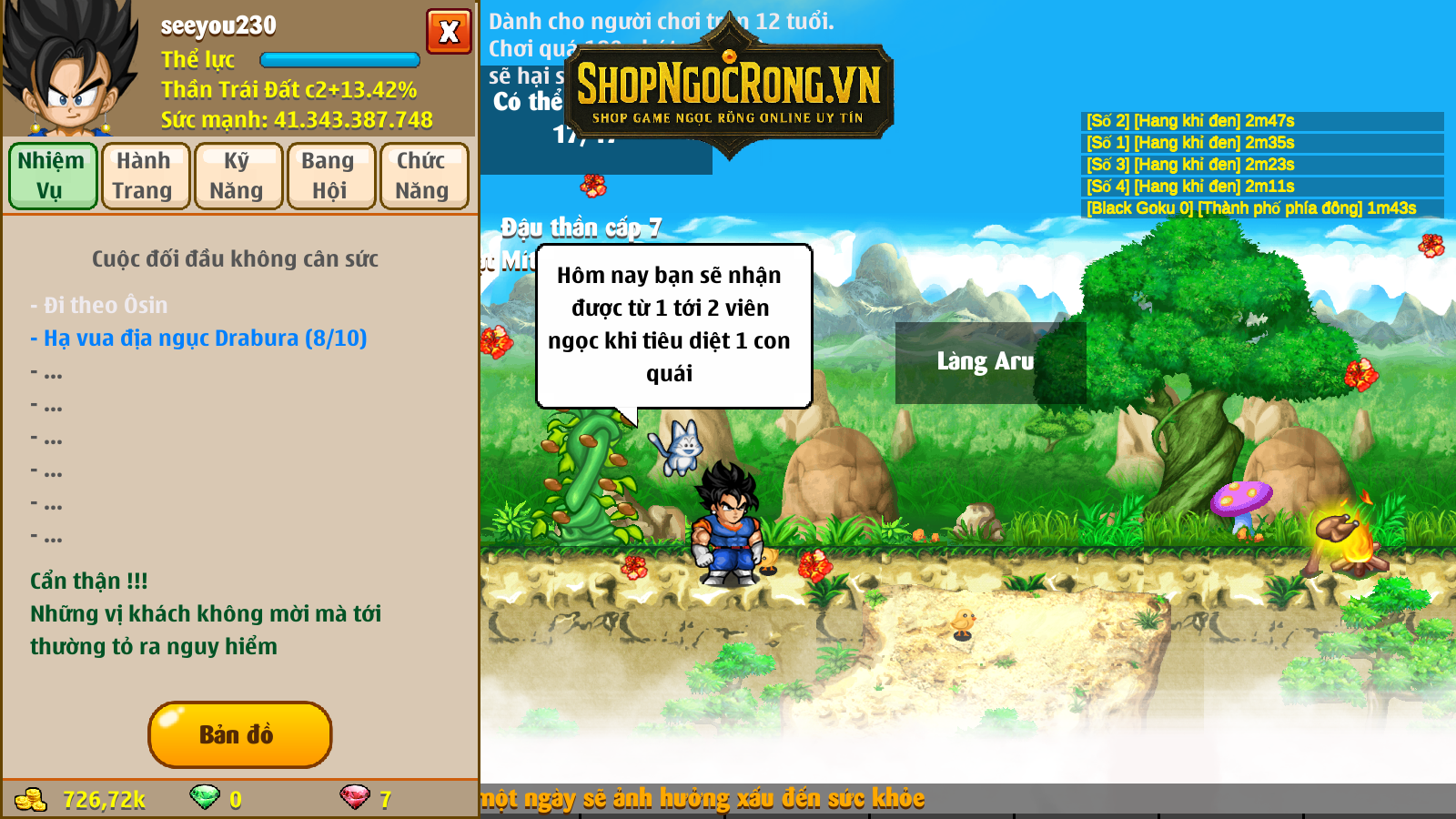The height and width of the screenshot is (819, 1456).
Task: Select the Black Goku Thành phố phía đông entry
Action: 1251,208
